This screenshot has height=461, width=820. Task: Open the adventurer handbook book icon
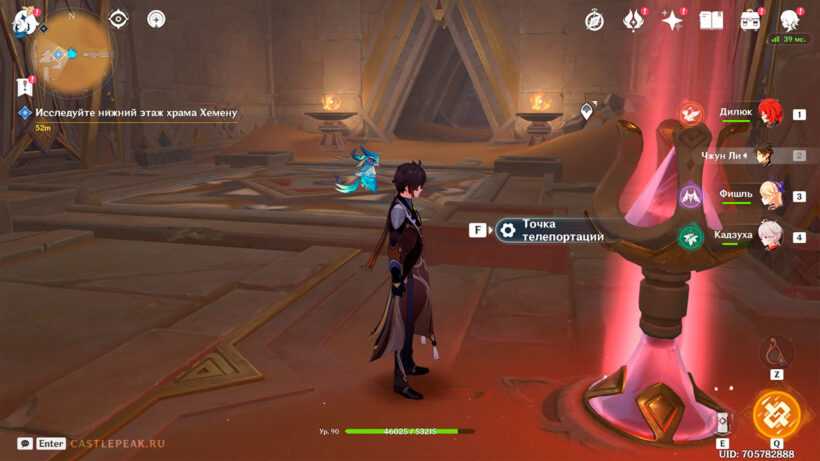[x=711, y=21]
